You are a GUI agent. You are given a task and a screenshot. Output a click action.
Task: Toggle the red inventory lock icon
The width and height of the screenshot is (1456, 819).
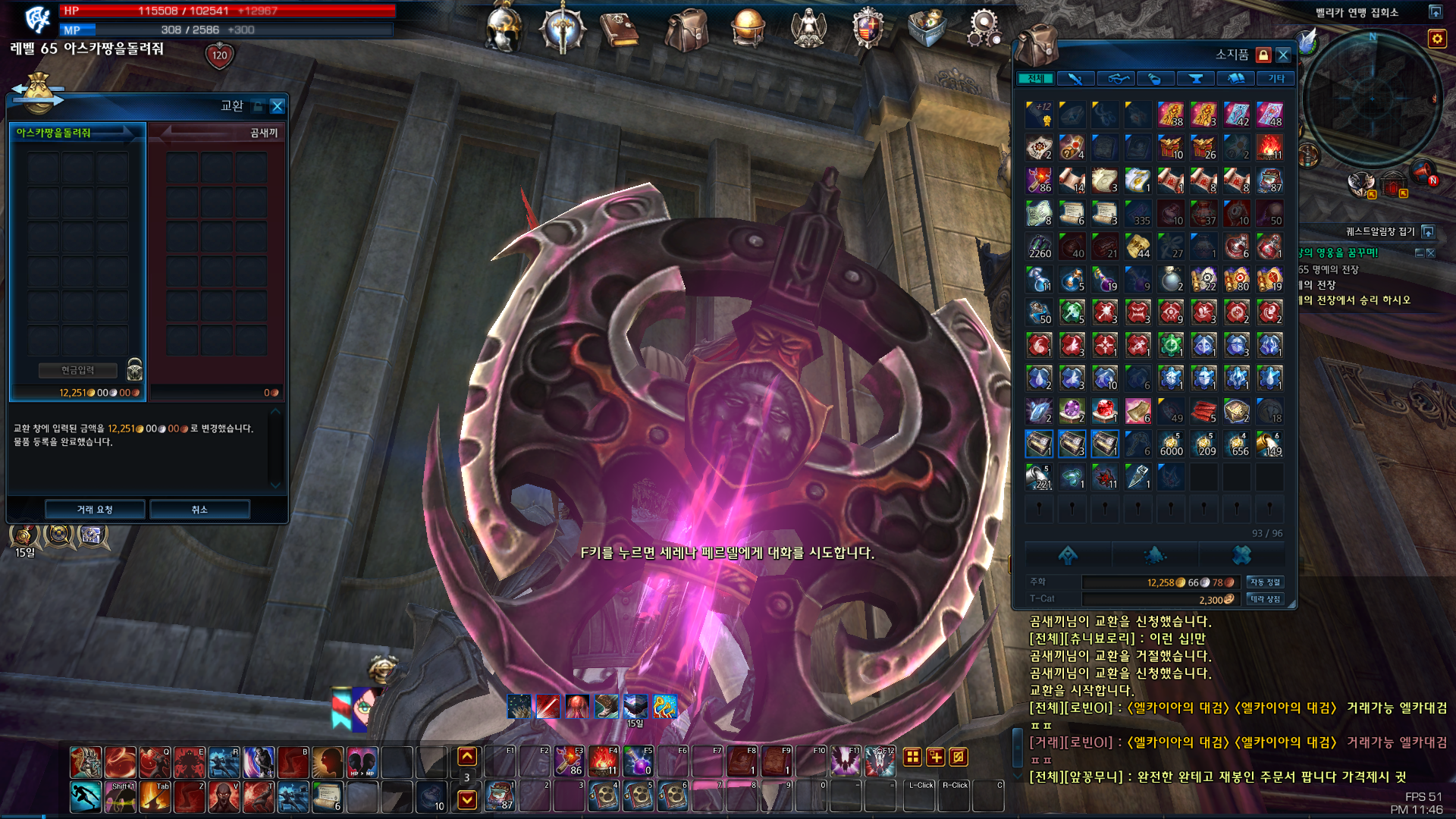1263,55
